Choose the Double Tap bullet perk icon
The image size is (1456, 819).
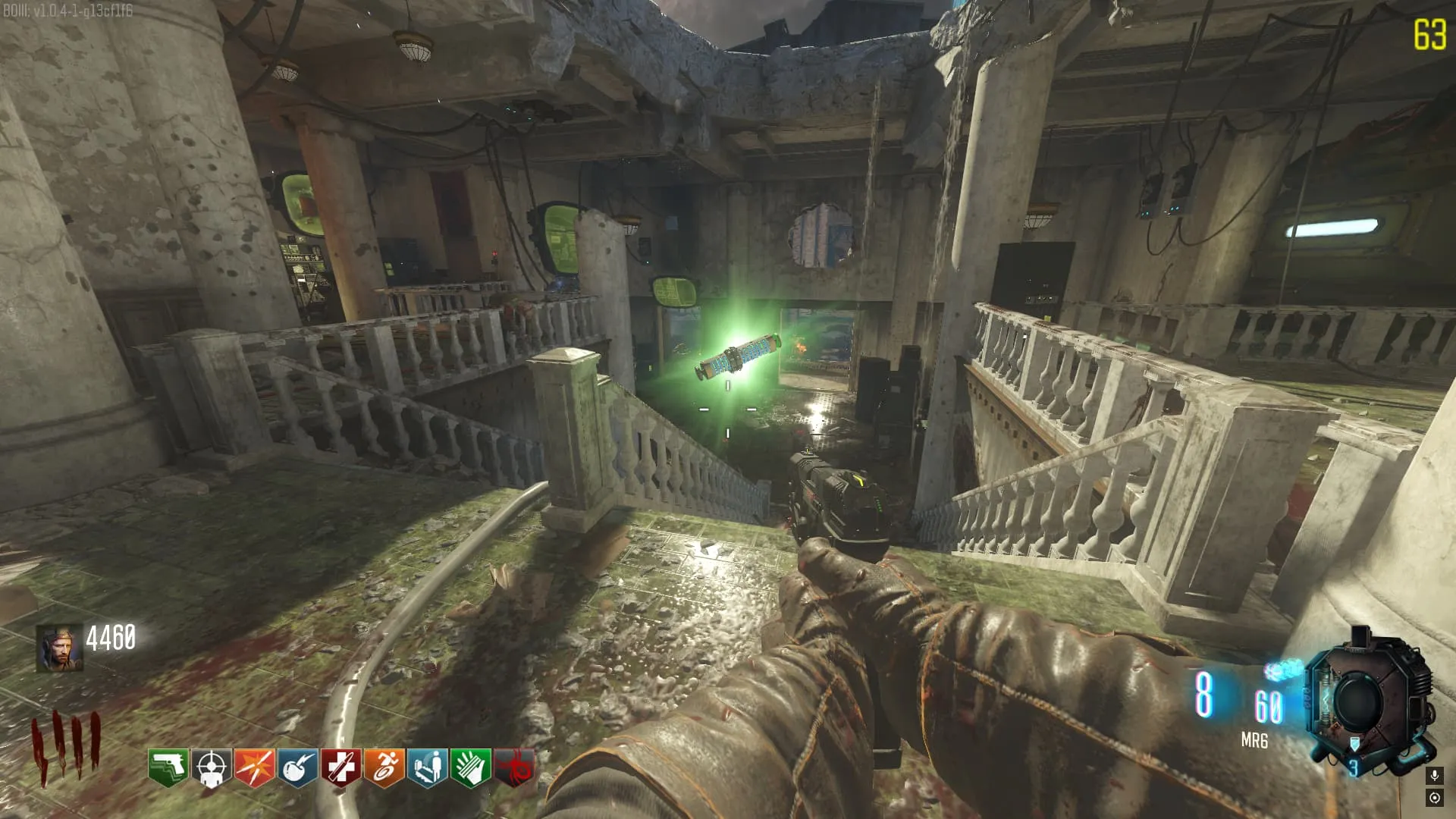point(255,767)
